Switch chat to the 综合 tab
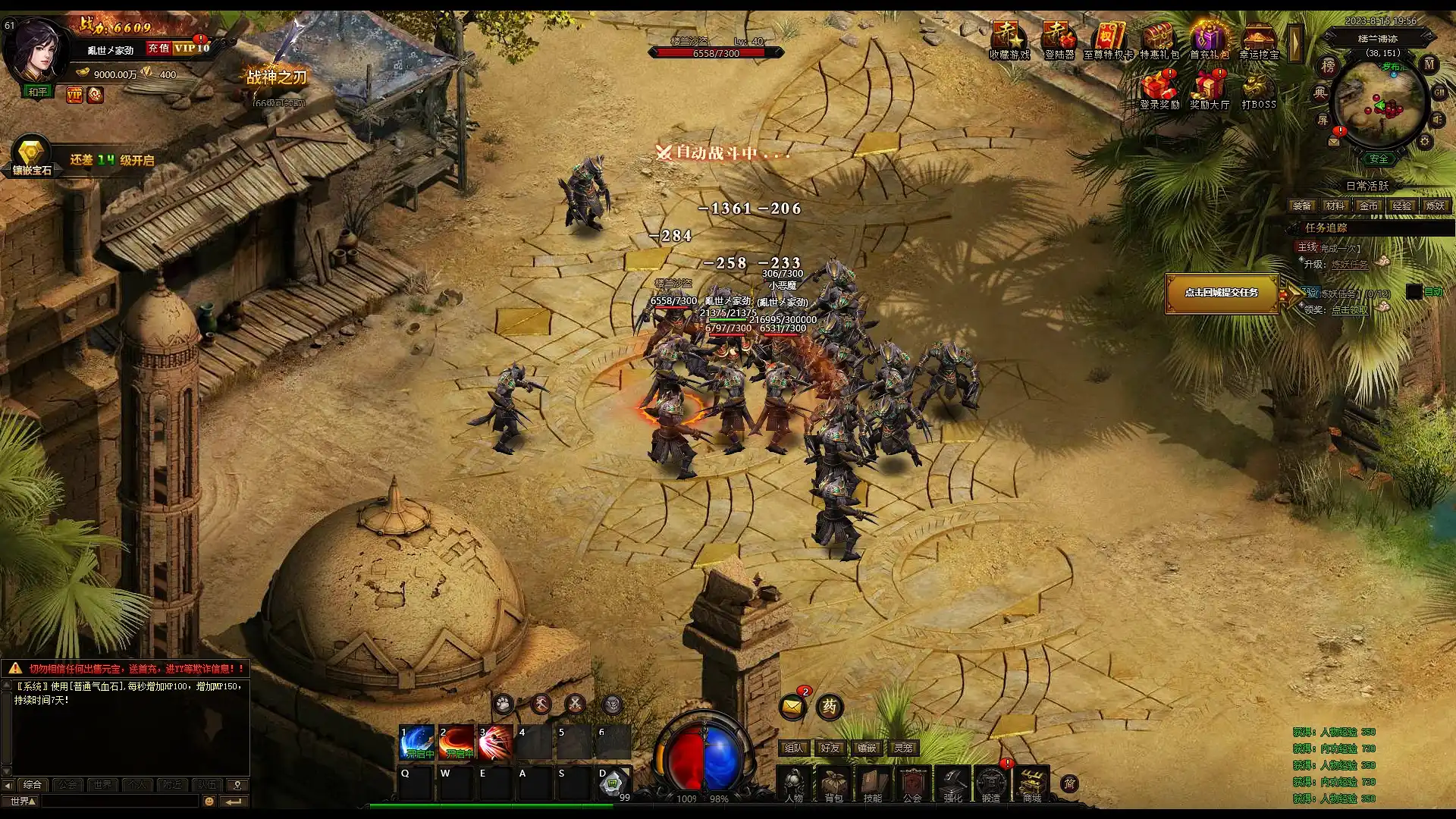The image size is (1456, 819). 33,784
